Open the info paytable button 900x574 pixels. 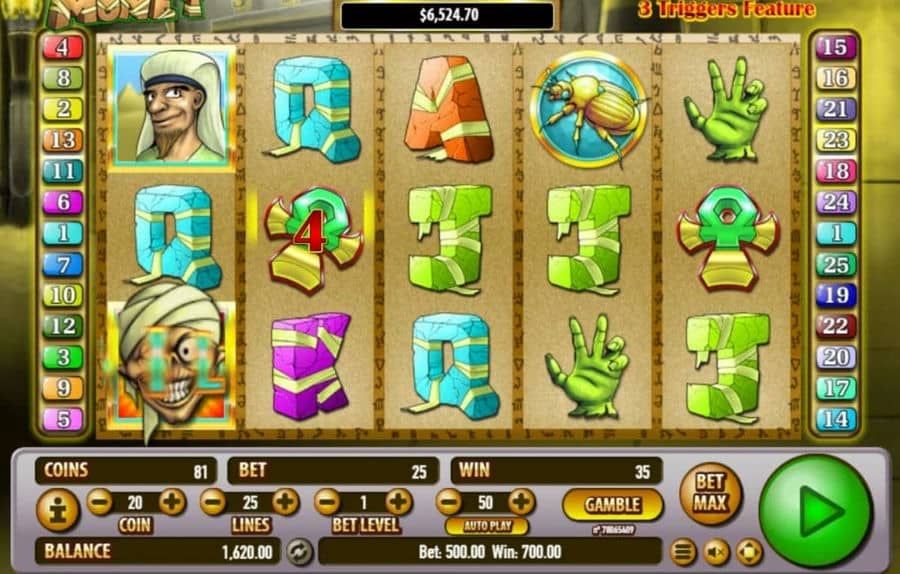coord(58,511)
